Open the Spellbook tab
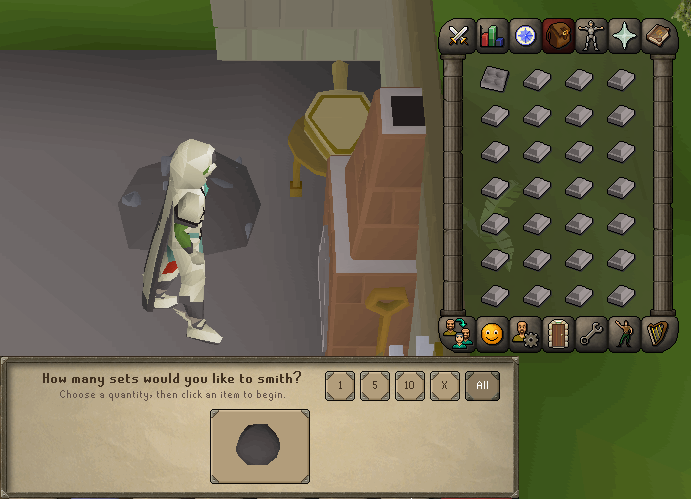 [x=656, y=36]
